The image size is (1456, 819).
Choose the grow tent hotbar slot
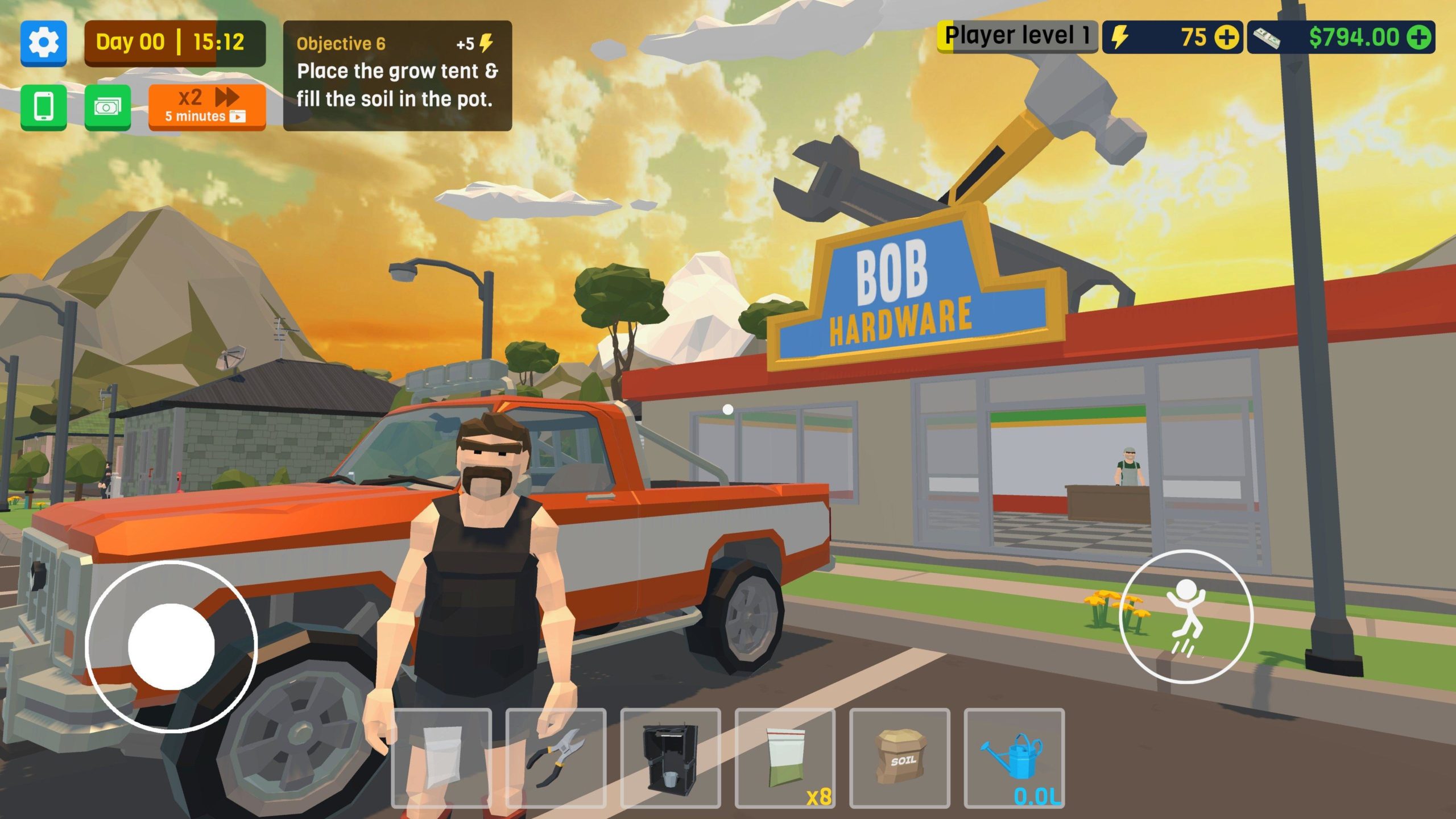(671, 758)
